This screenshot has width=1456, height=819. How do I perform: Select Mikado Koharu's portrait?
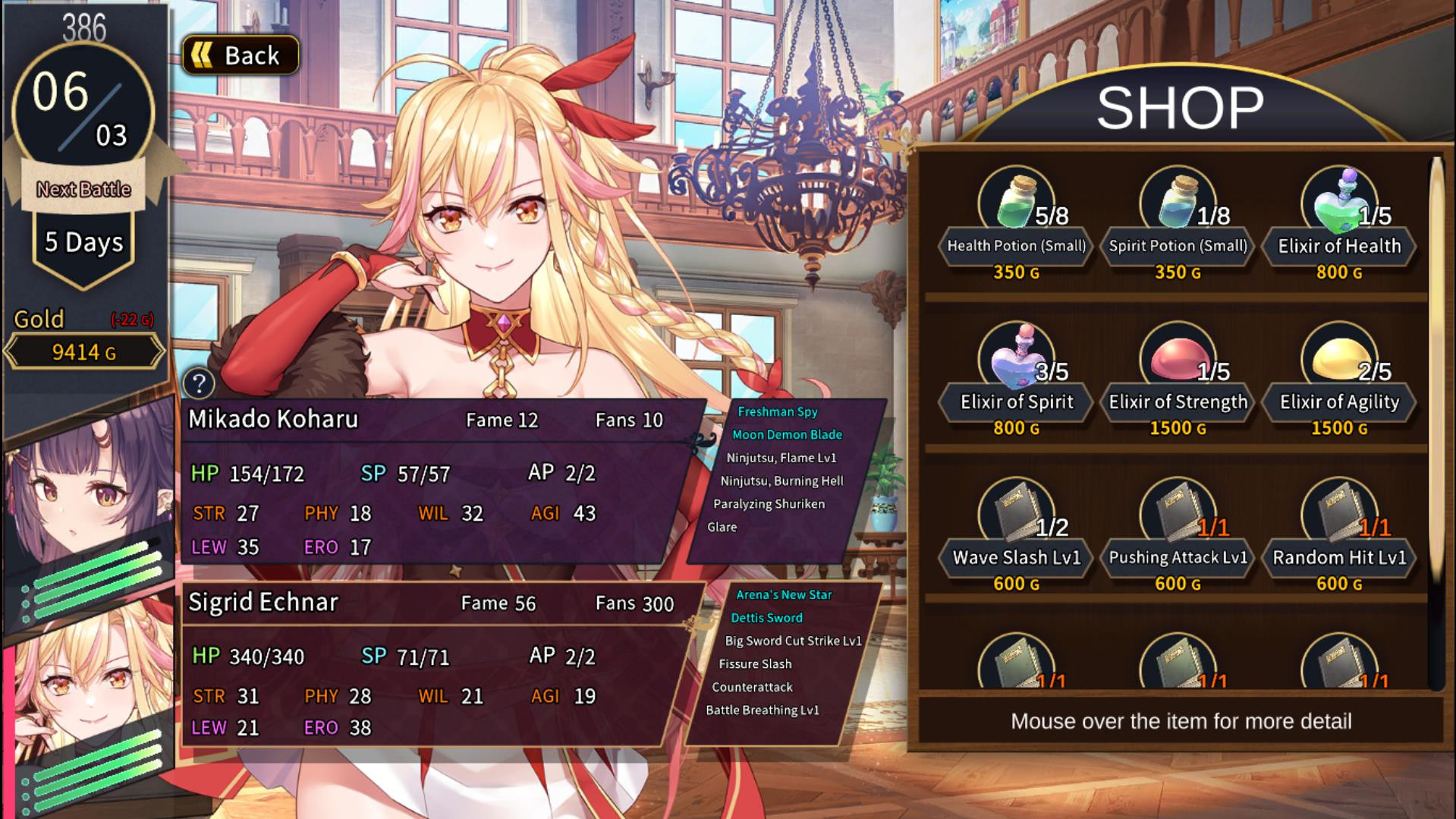(x=87, y=493)
